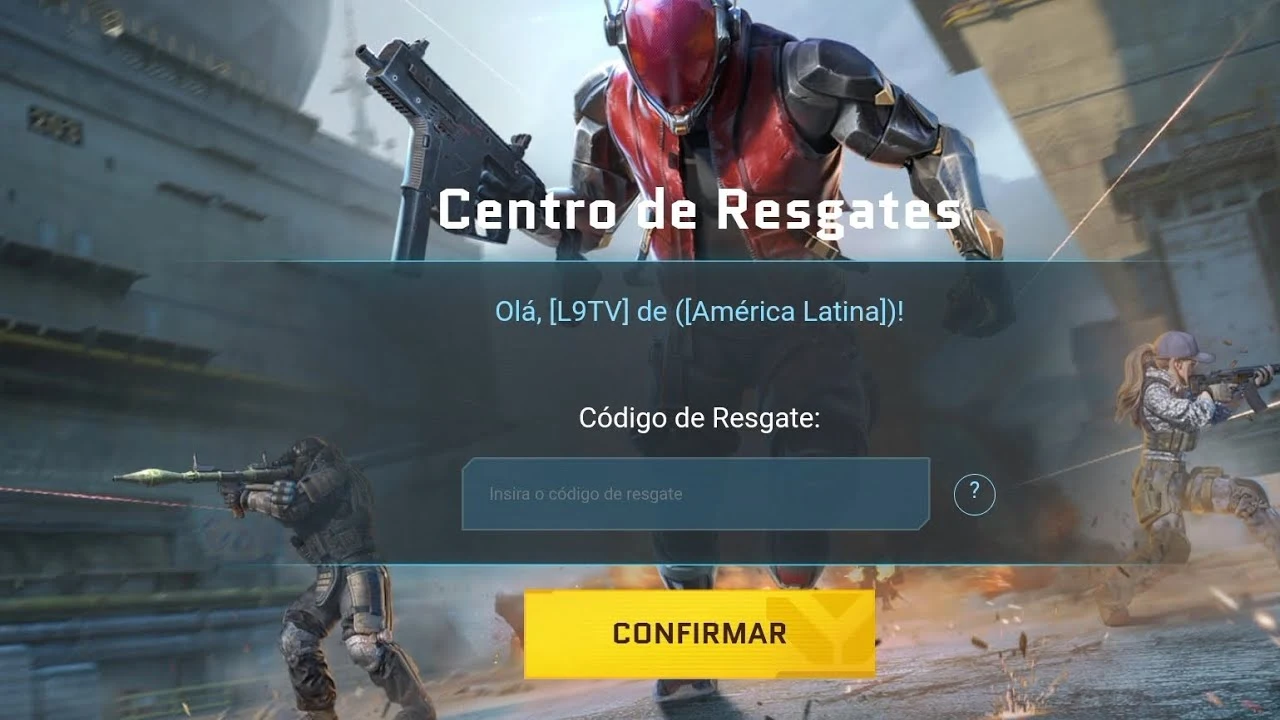Activate code submission via CONFIRMAR
The height and width of the screenshot is (720, 1280).
click(x=700, y=632)
